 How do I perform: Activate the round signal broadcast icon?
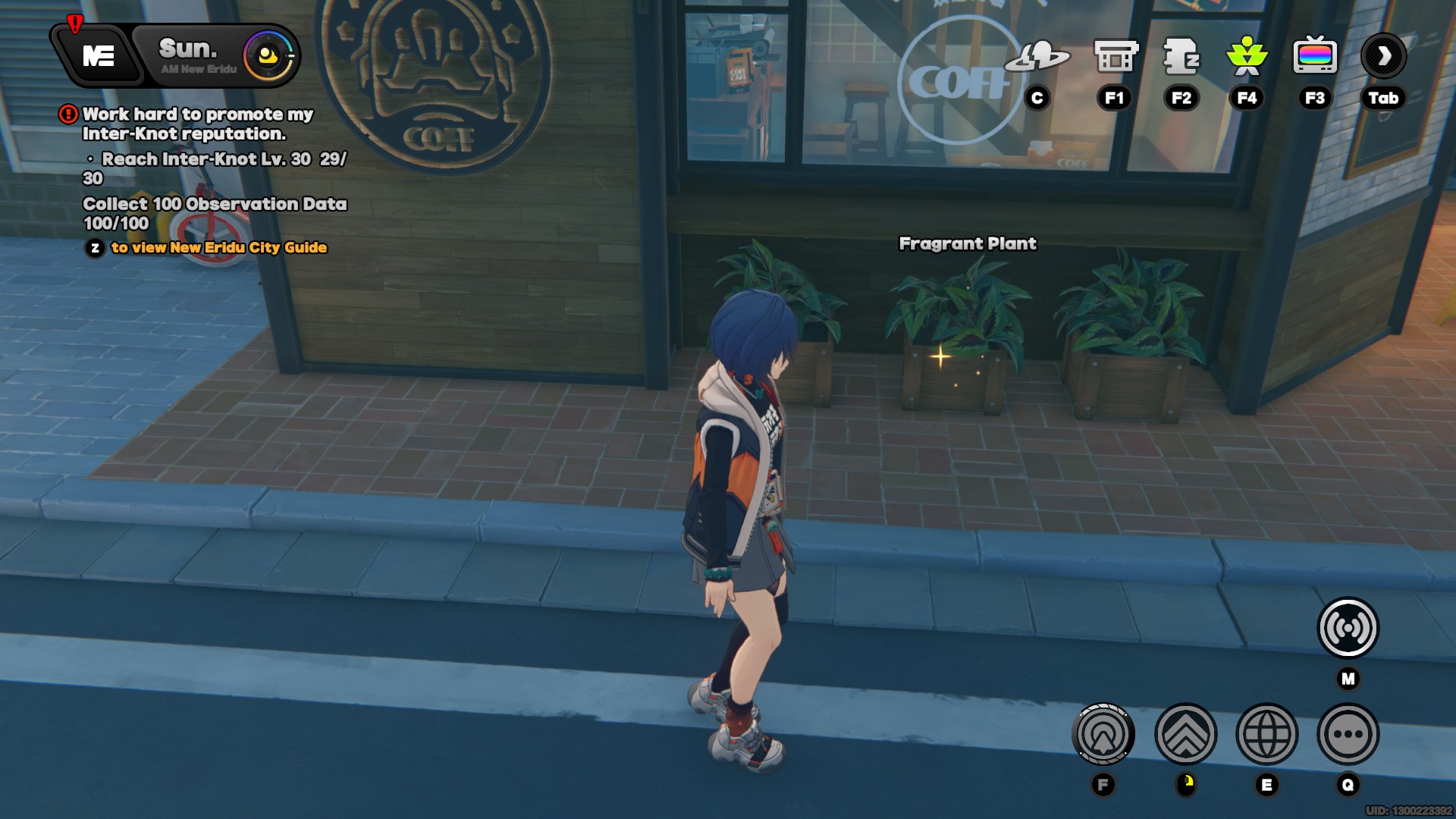coord(1348,628)
